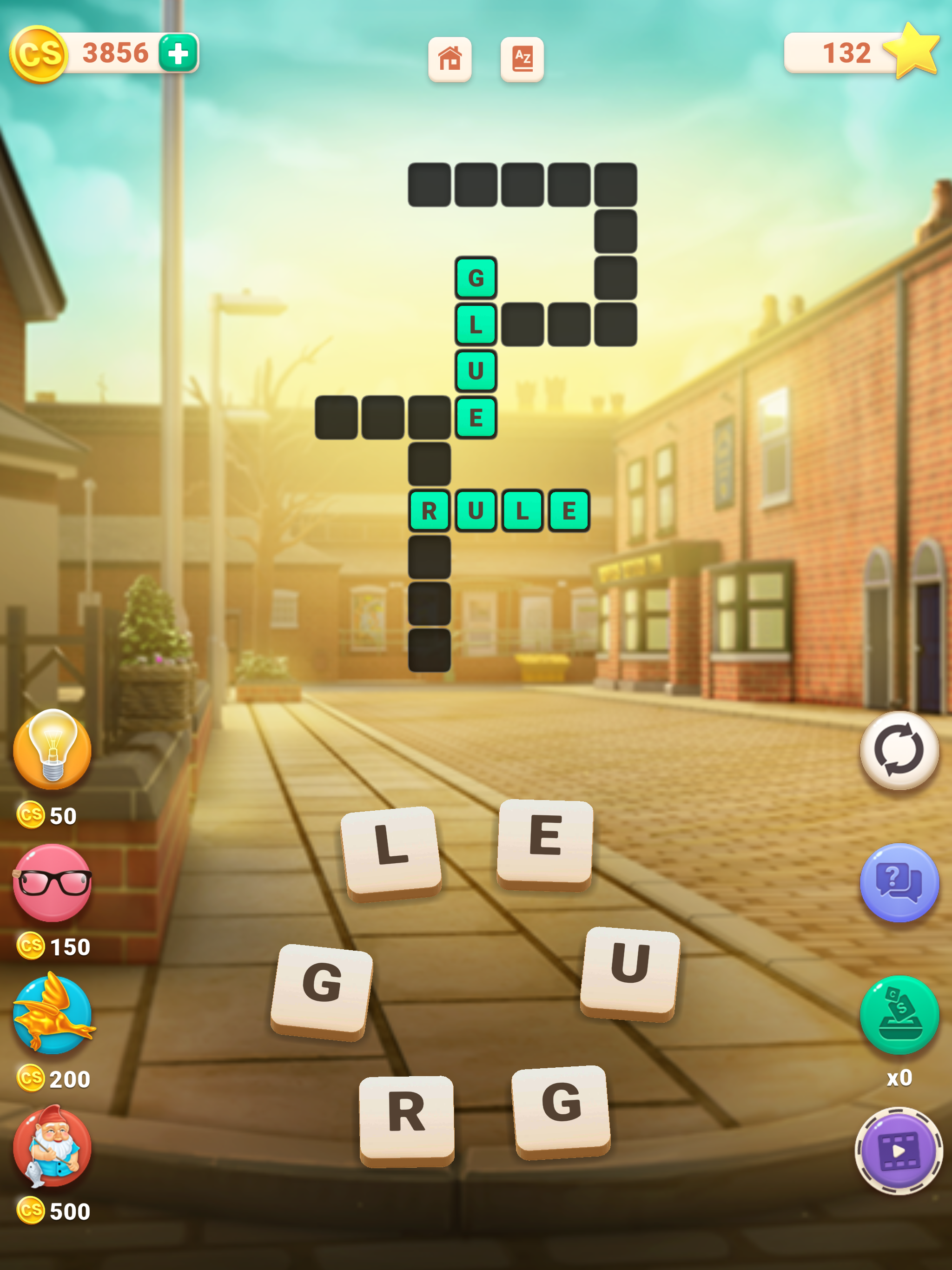This screenshot has width=952, height=1270.
Task: Add more coins with the green plus
Action: click(178, 53)
